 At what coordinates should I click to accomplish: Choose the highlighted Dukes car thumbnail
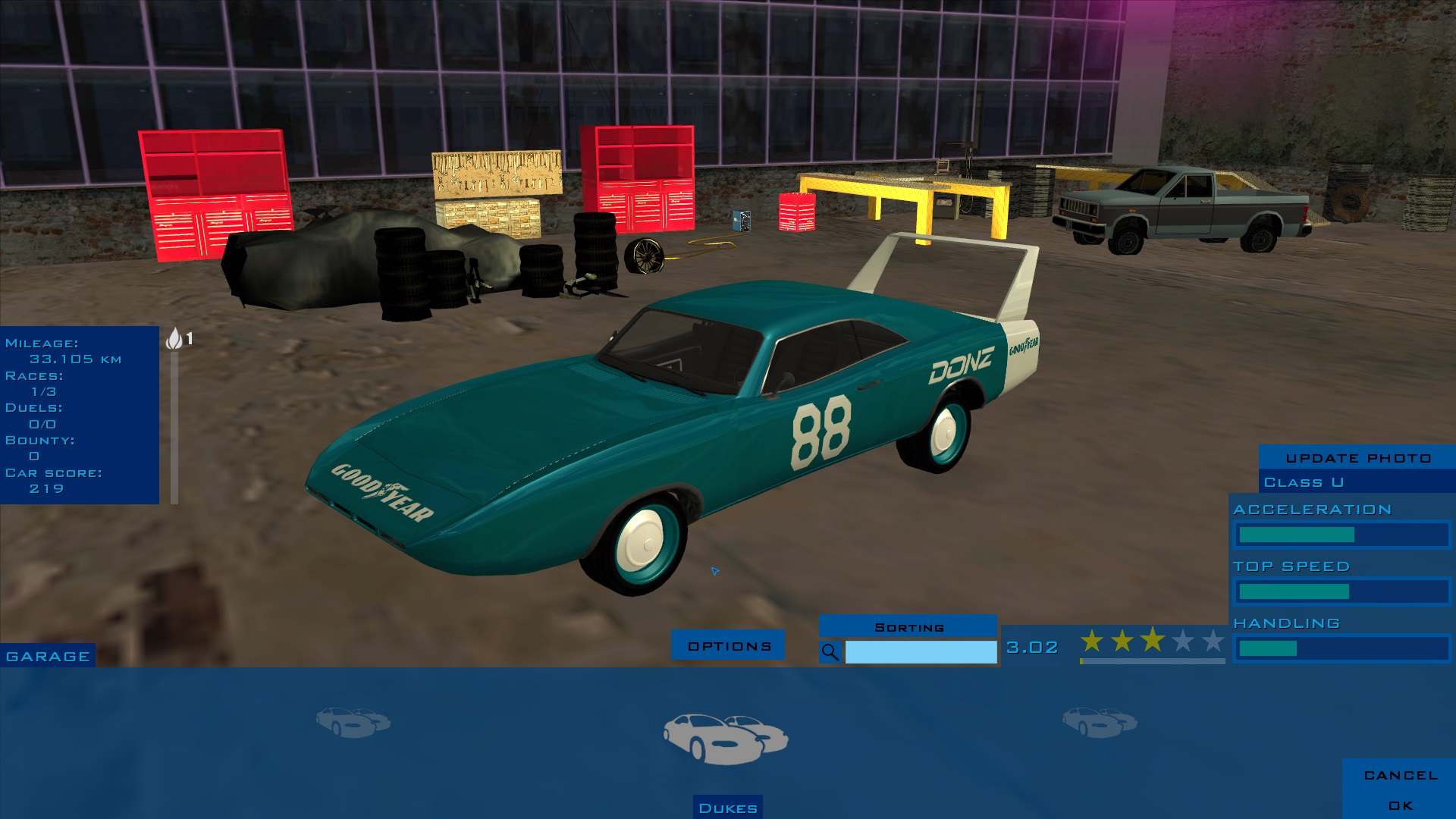pyautogui.click(x=726, y=737)
